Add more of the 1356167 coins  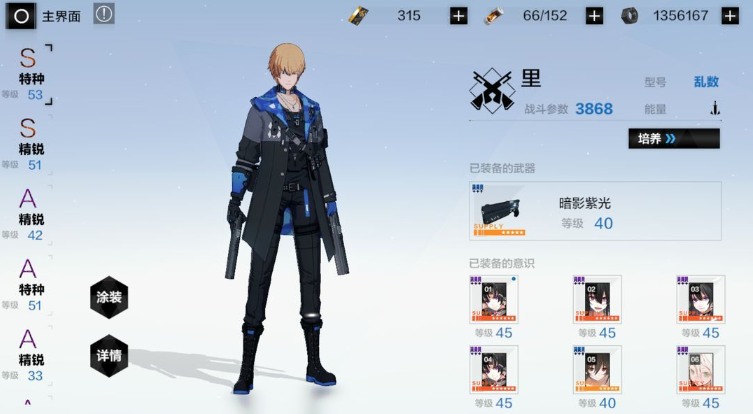tap(730, 16)
